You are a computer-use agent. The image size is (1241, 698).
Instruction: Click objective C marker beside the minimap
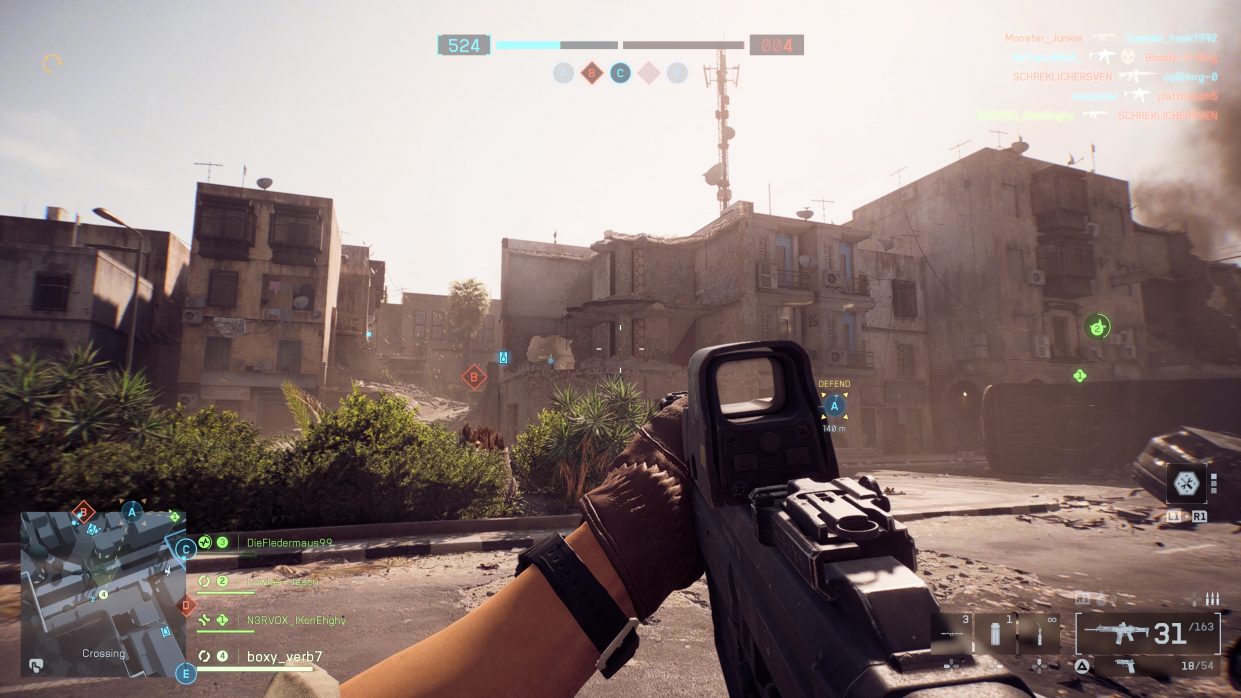pos(185,549)
